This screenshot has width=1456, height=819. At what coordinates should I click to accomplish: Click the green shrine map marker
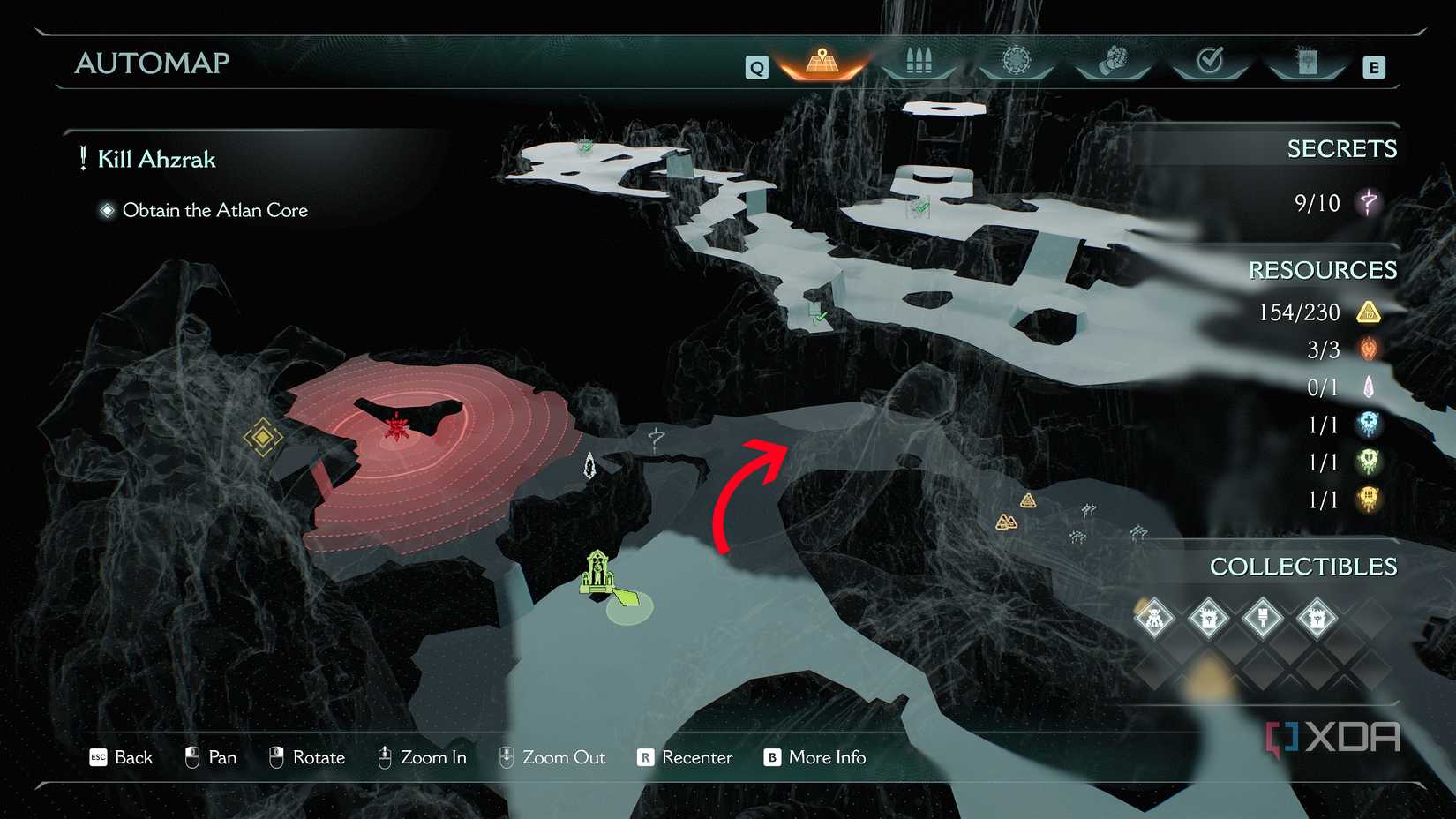click(597, 572)
